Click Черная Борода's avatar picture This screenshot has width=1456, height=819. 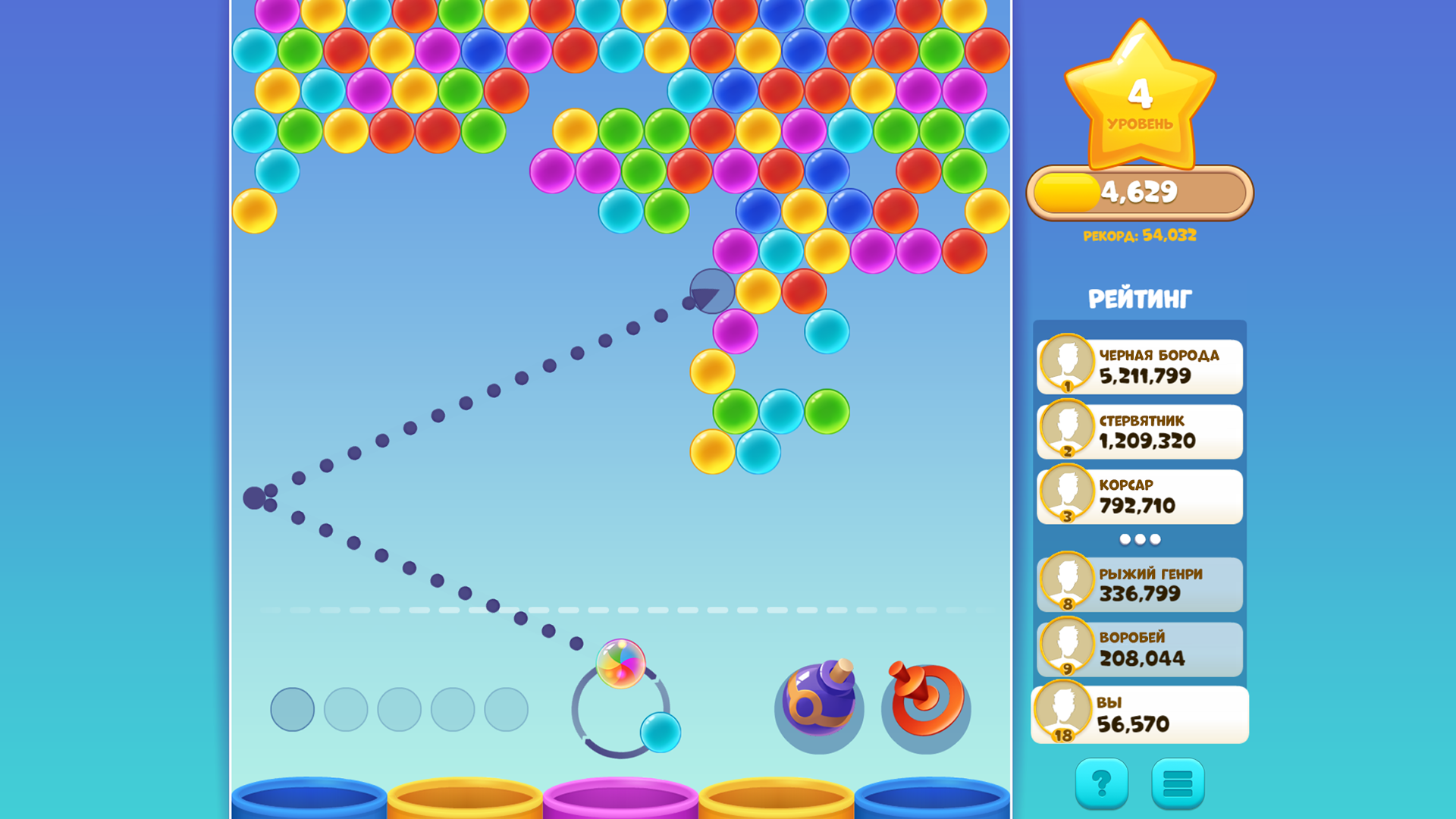1068,362
